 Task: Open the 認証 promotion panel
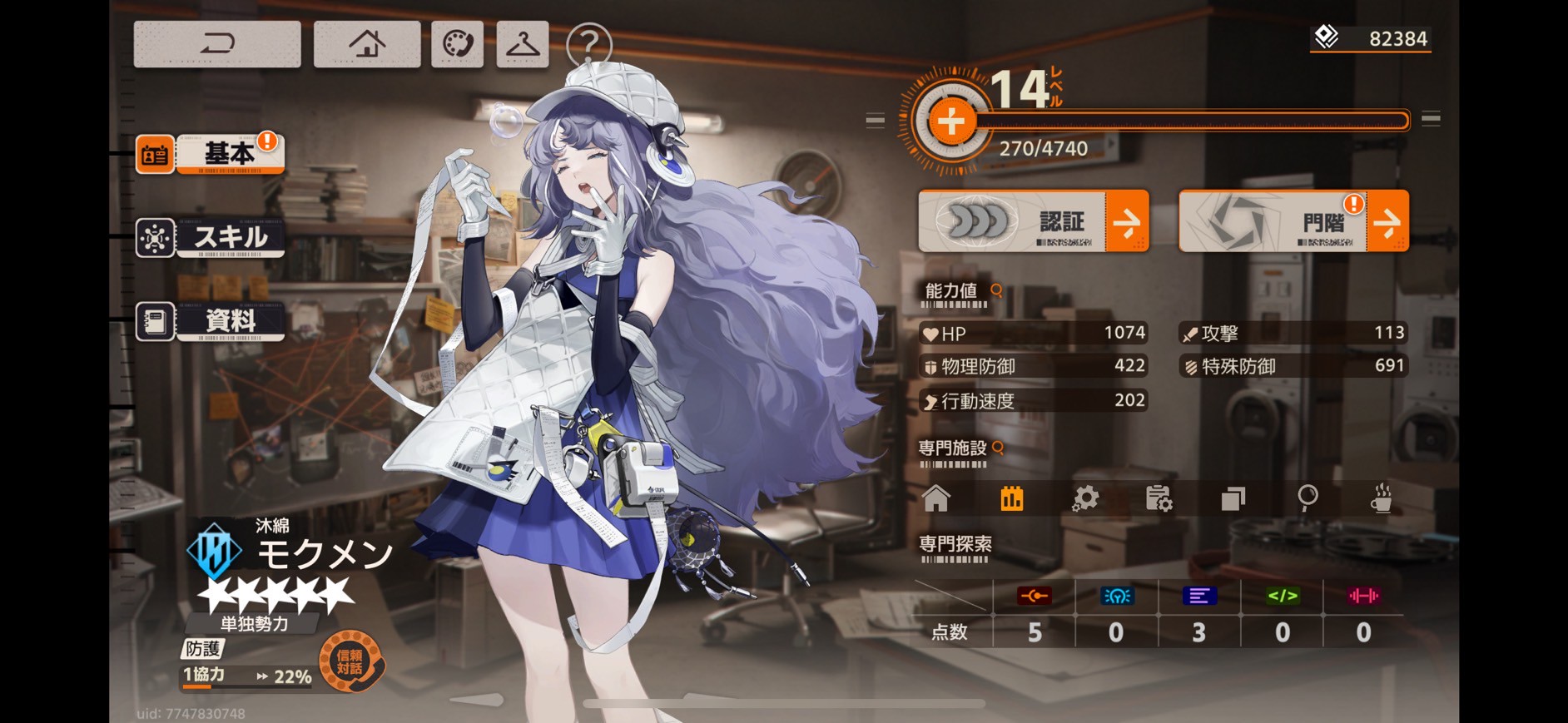coord(1033,221)
